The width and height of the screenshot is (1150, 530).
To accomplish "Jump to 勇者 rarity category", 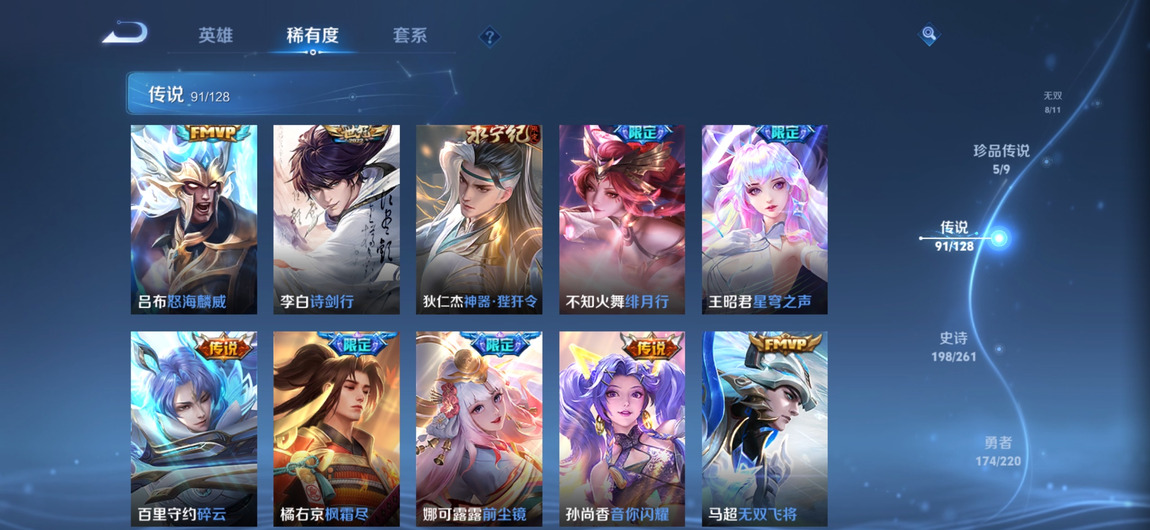I will click(x=998, y=451).
